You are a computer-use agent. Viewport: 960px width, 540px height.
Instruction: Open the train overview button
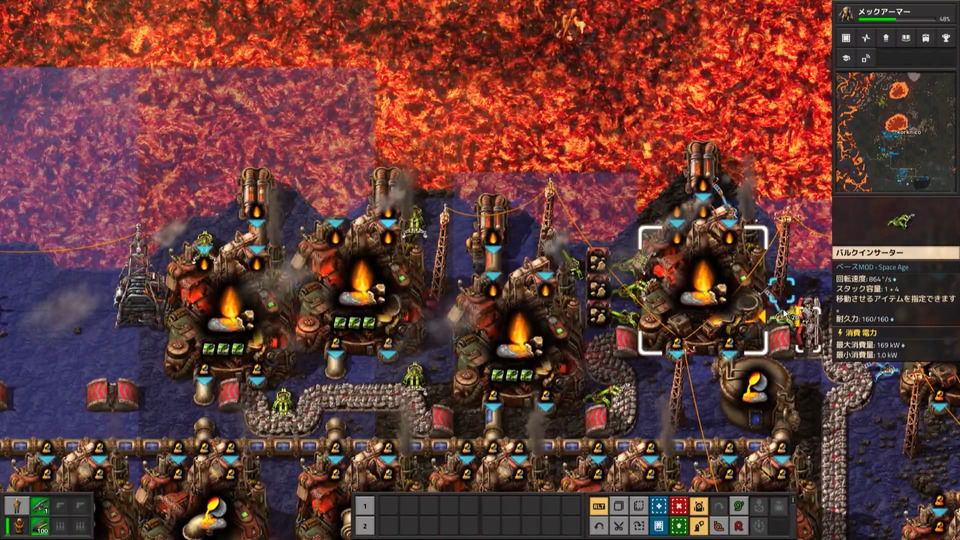(925, 38)
